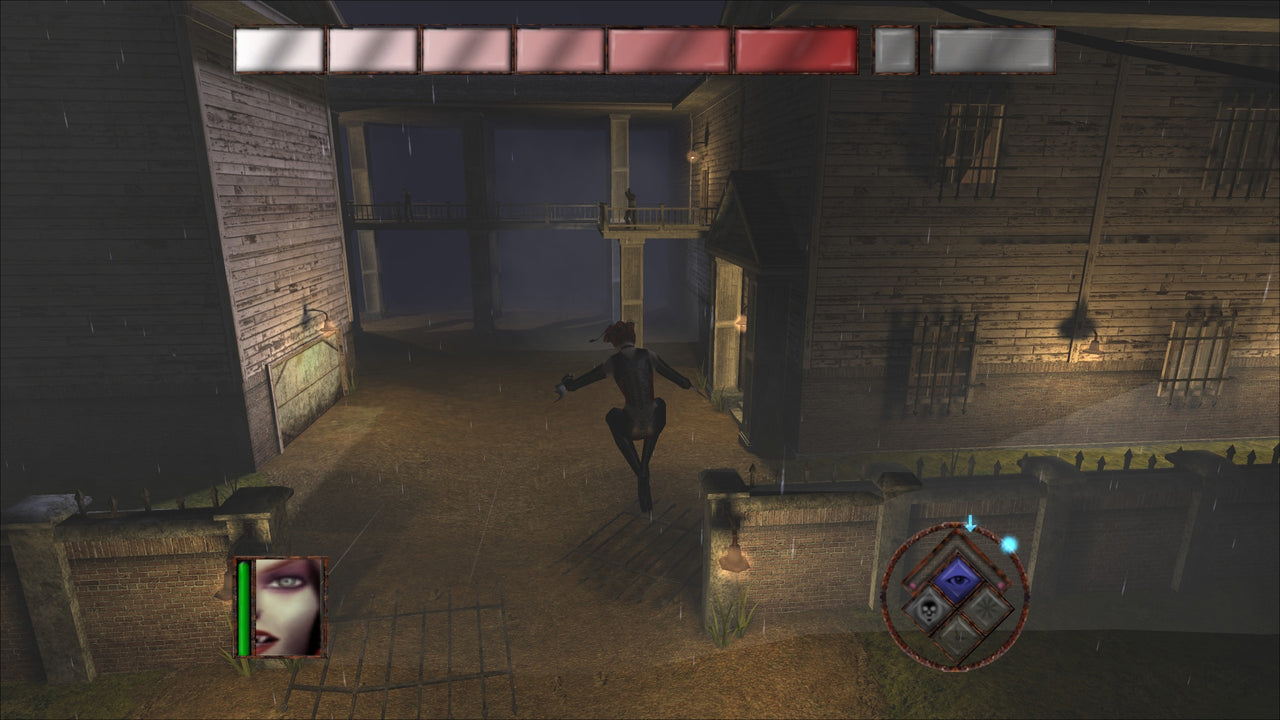Click the cyan down arrow above the ability wheel
This screenshot has height=720, width=1280.
[x=971, y=522]
